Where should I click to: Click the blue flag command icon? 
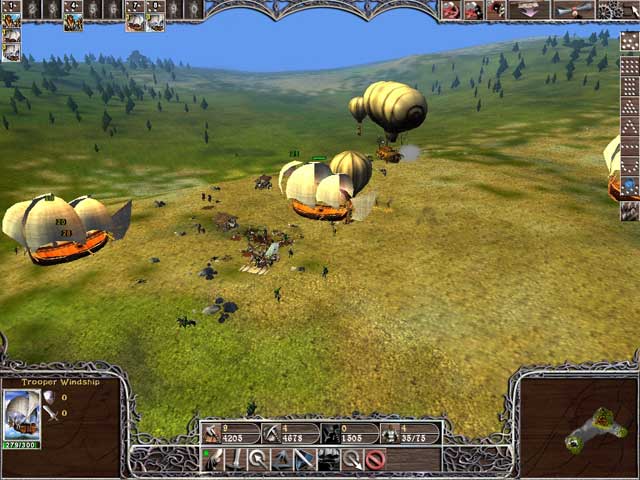304,460
